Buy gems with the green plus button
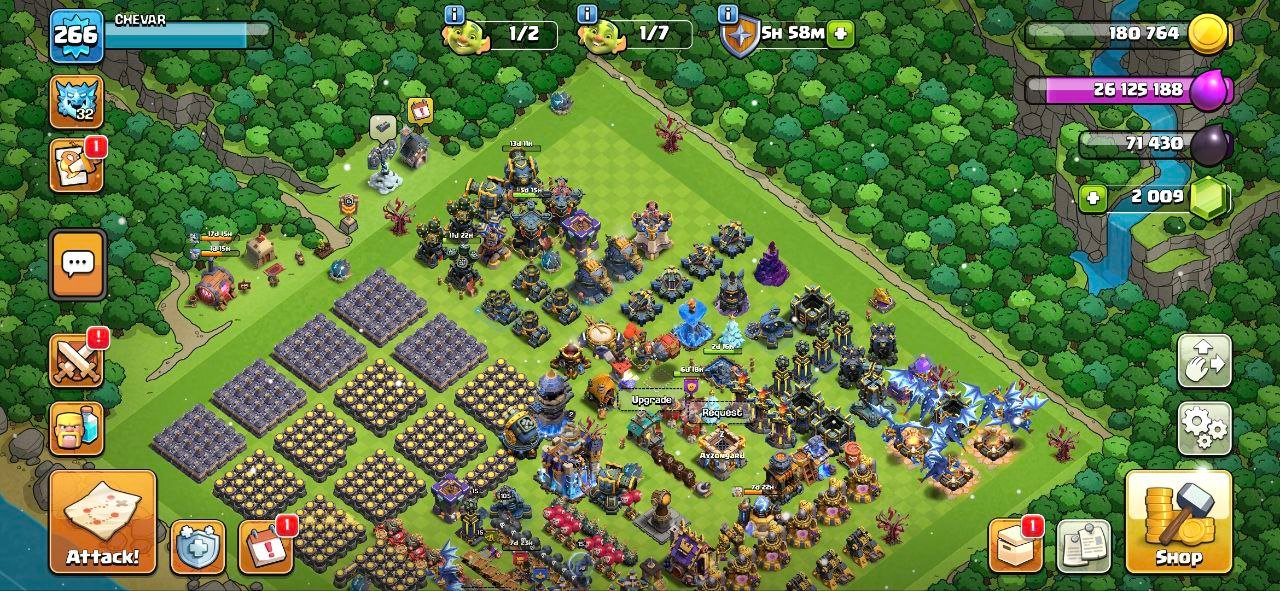Screen dimensions: 1280x591 1093,197
